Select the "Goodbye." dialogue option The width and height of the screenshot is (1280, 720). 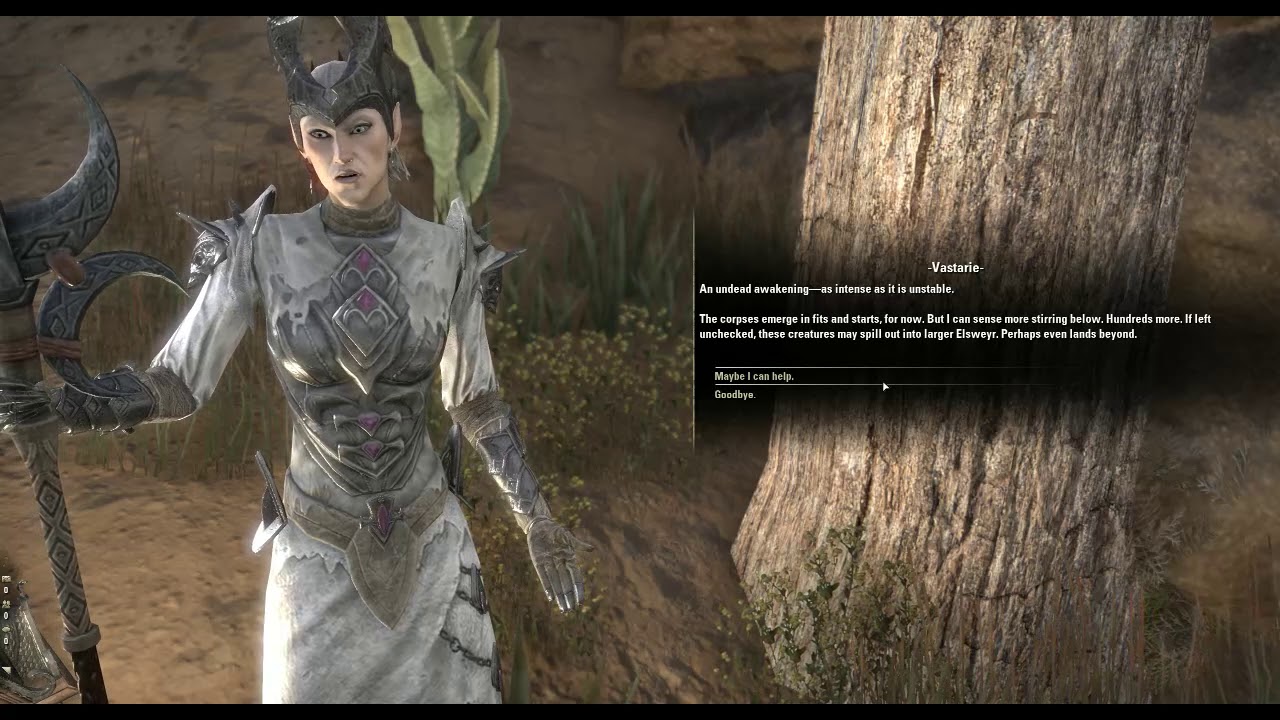click(x=735, y=395)
